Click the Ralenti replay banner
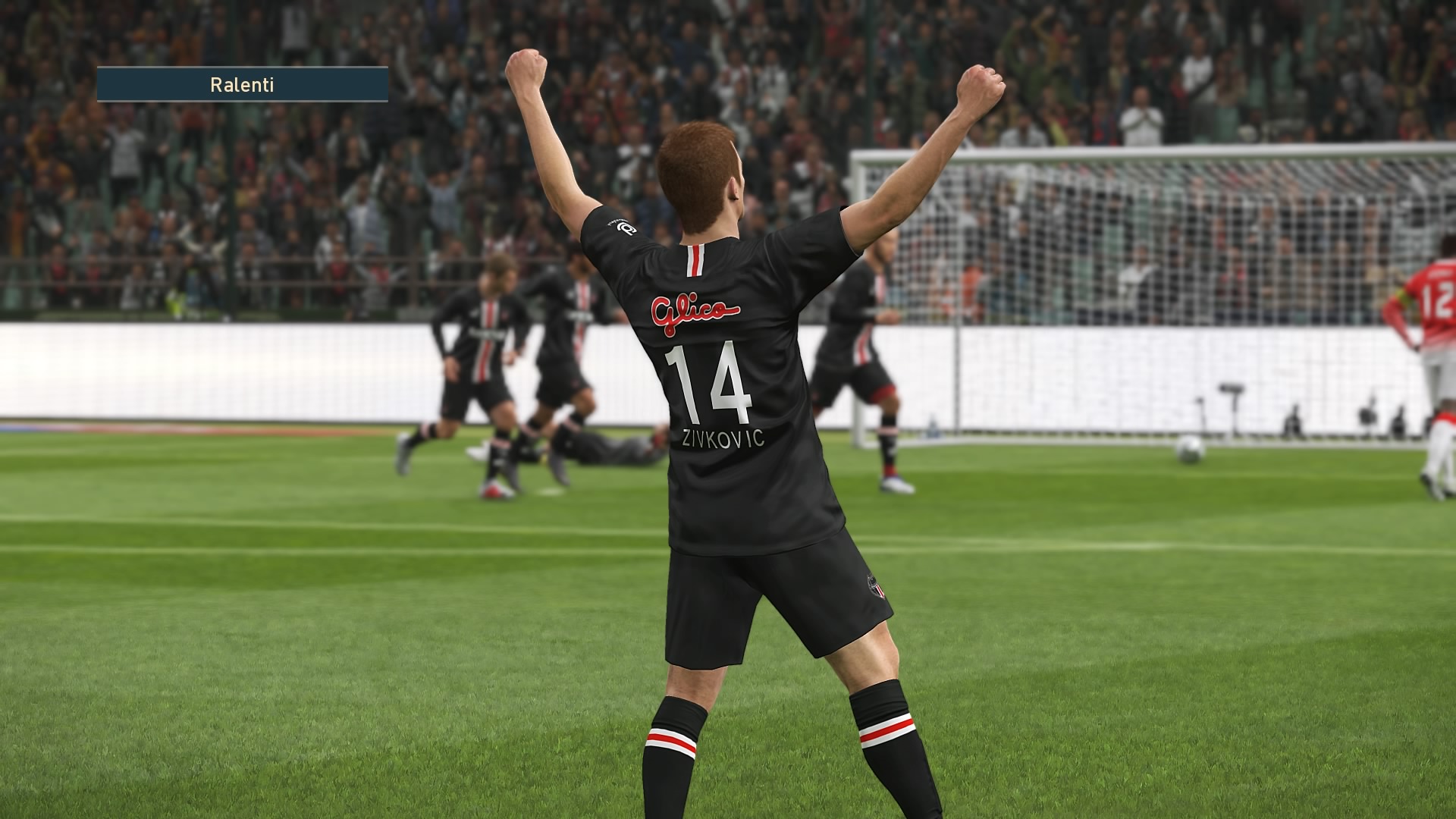The height and width of the screenshot is (819, 1456). point(242,84)
